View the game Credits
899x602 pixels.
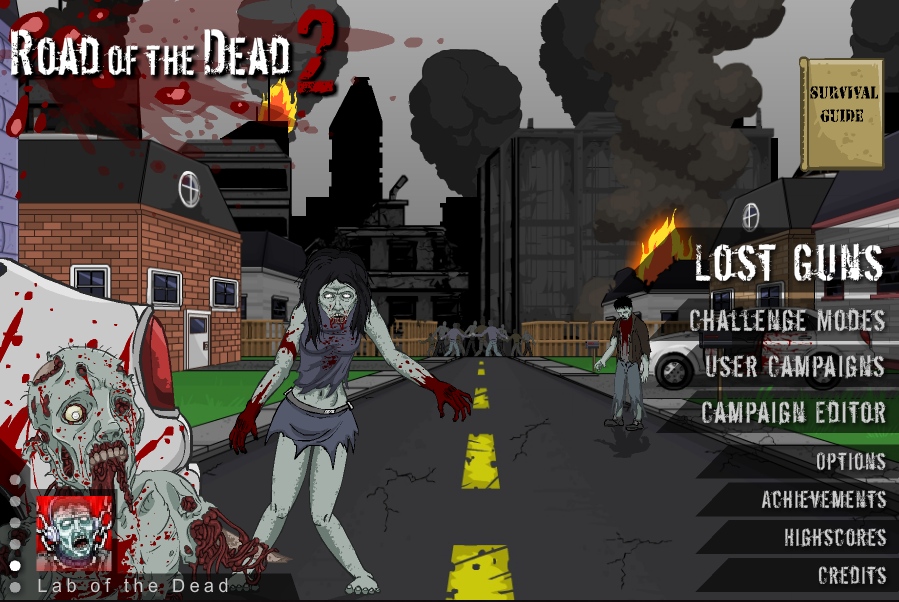point(852,575)
